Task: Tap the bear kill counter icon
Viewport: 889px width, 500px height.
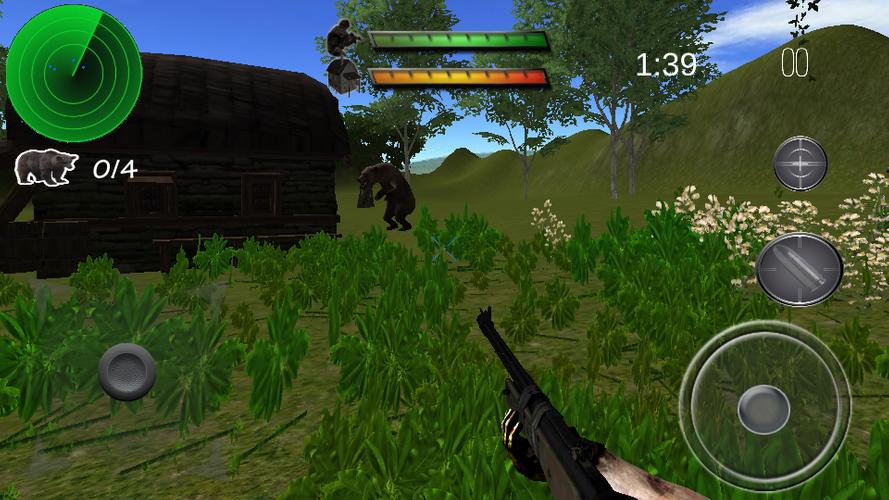Action: pos(46,167)
